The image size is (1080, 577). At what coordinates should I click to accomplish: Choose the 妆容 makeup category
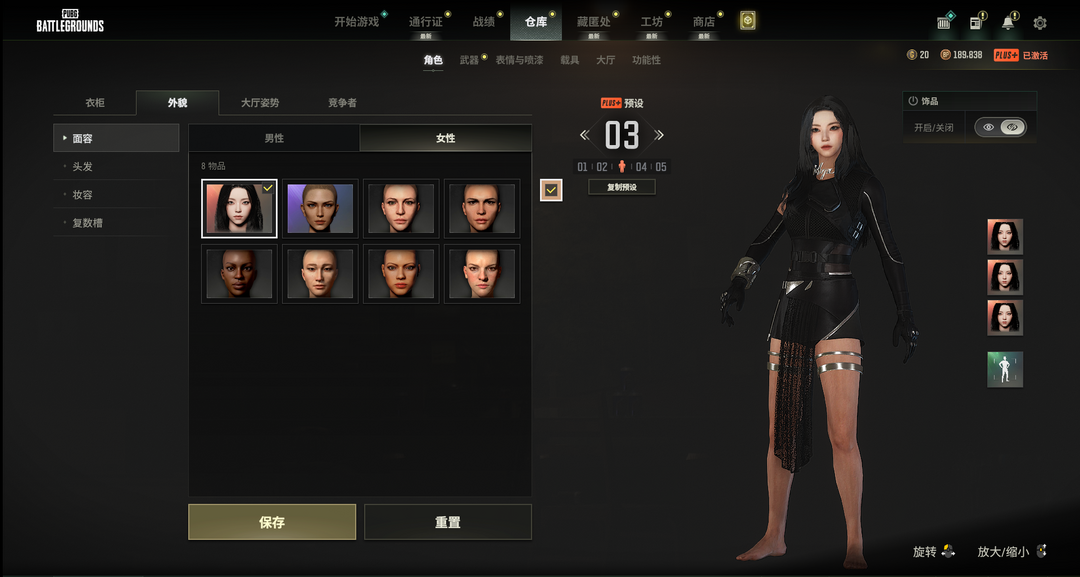click(x=83, y=195)
